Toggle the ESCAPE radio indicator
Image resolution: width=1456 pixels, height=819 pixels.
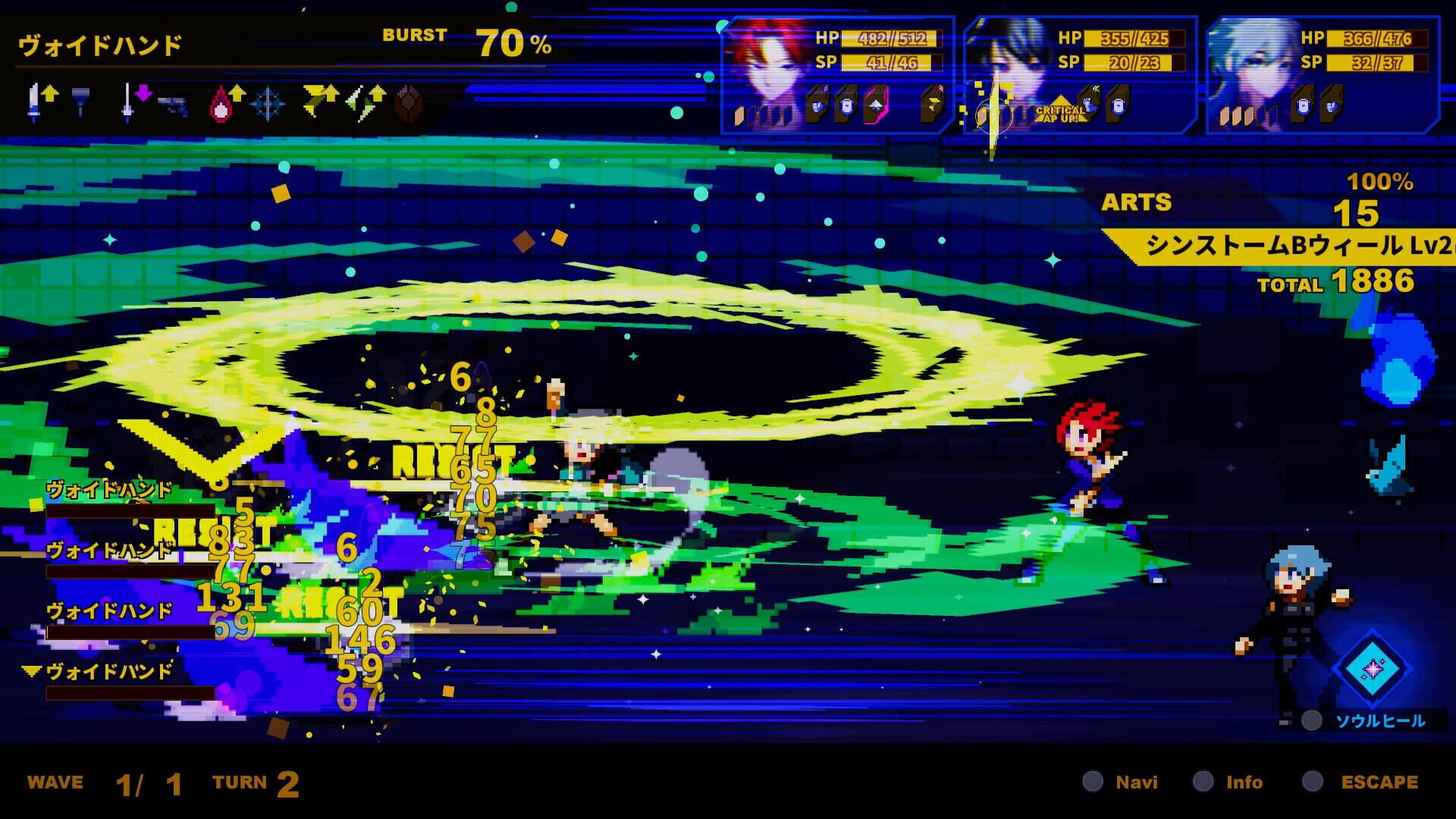(x=1314, y=782)
